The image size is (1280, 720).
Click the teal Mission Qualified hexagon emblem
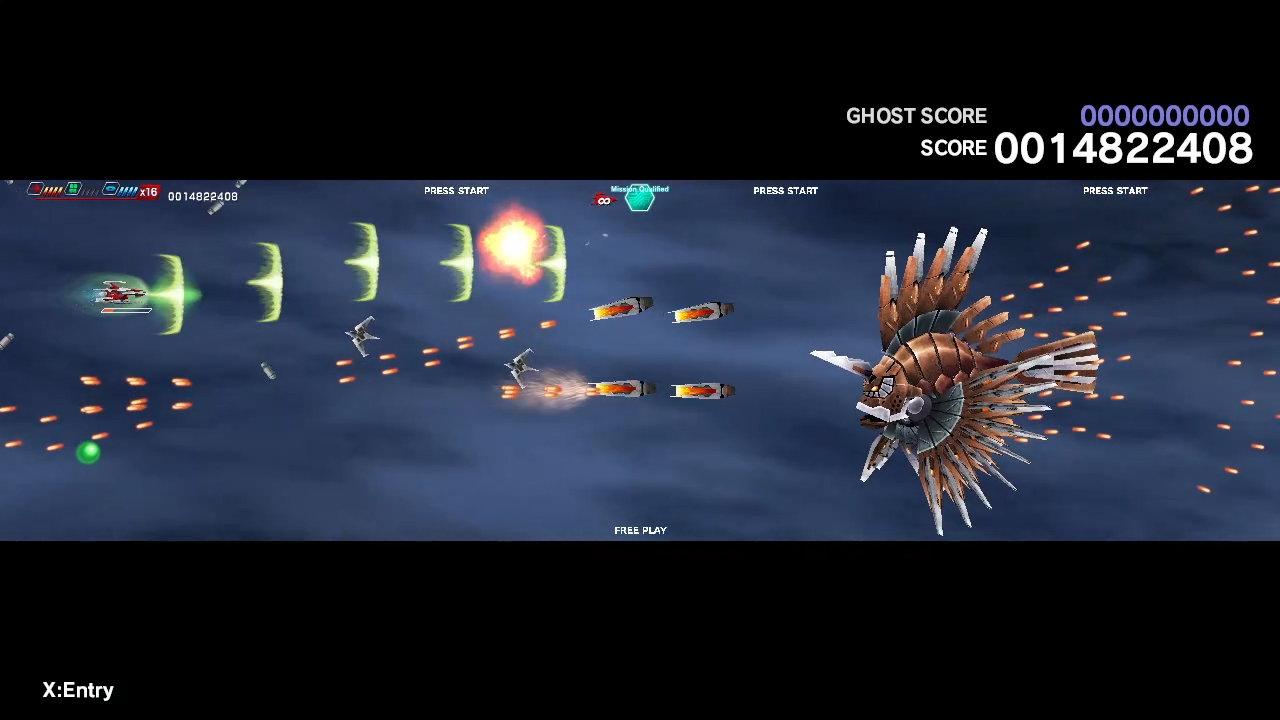639,199
